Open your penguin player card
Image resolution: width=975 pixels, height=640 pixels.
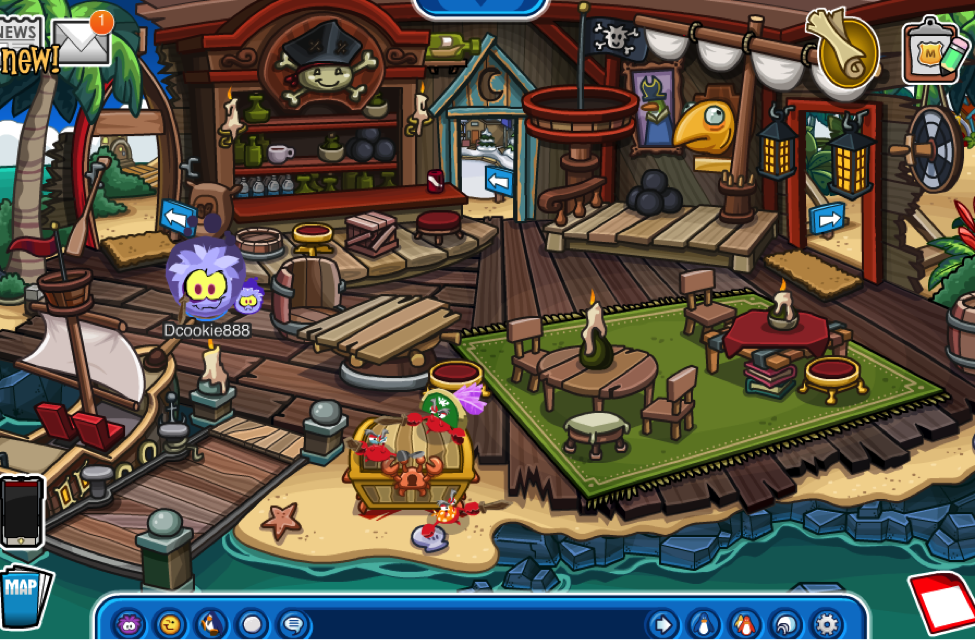[702, 625]
